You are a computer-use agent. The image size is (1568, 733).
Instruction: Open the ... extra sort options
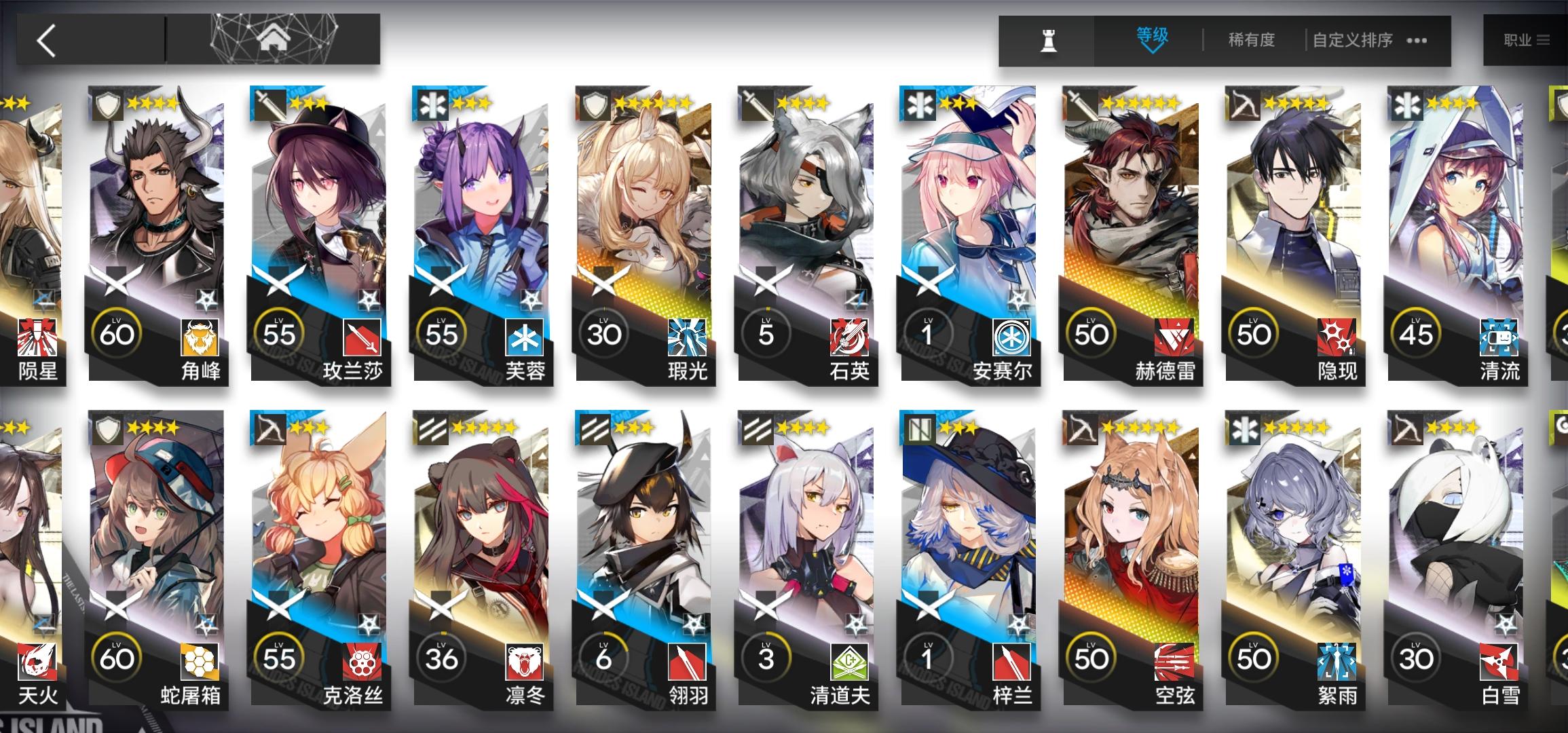point(1416,41)
